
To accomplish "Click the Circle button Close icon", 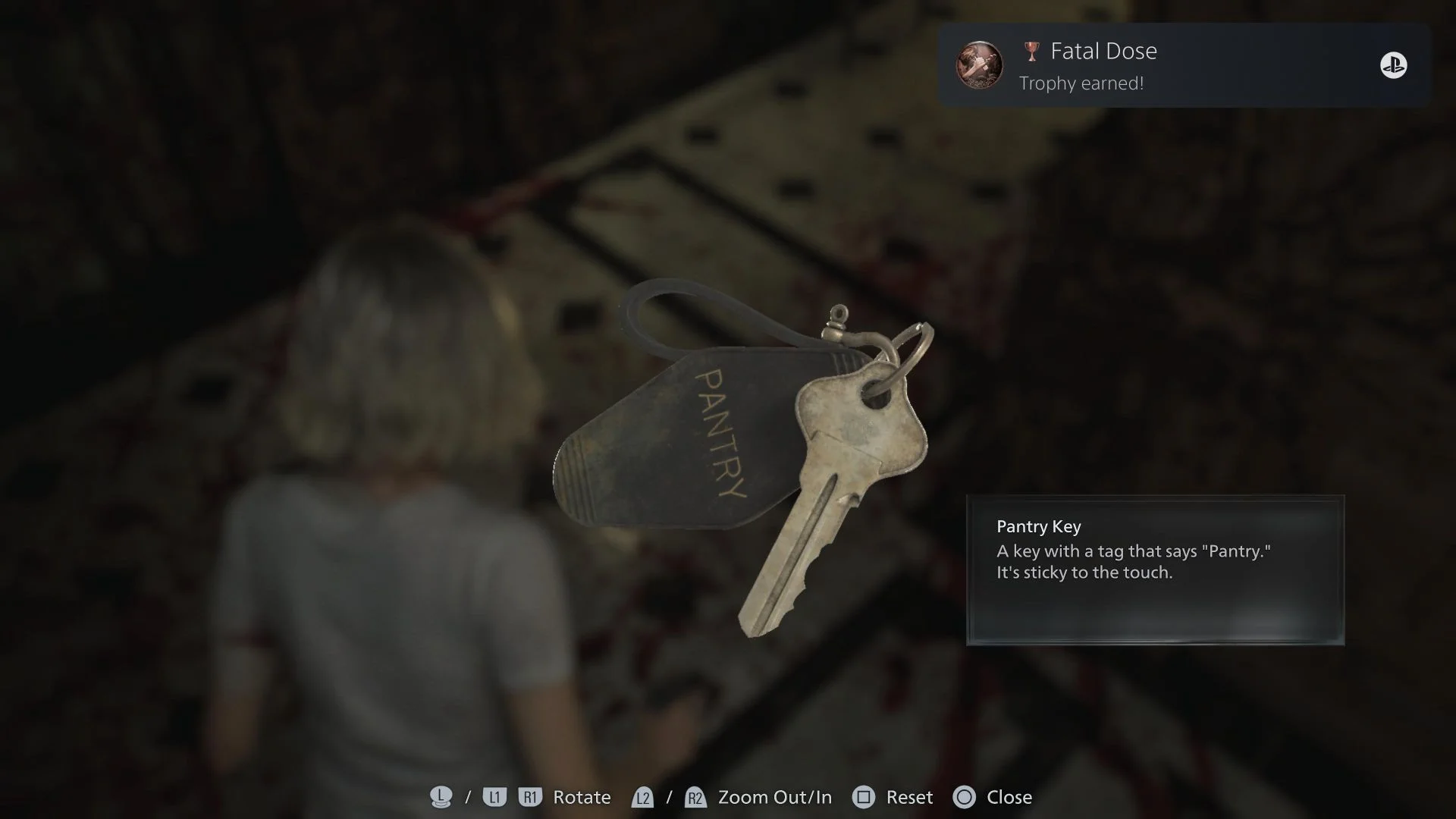I will pyautogui.click(x=965, y=797).
